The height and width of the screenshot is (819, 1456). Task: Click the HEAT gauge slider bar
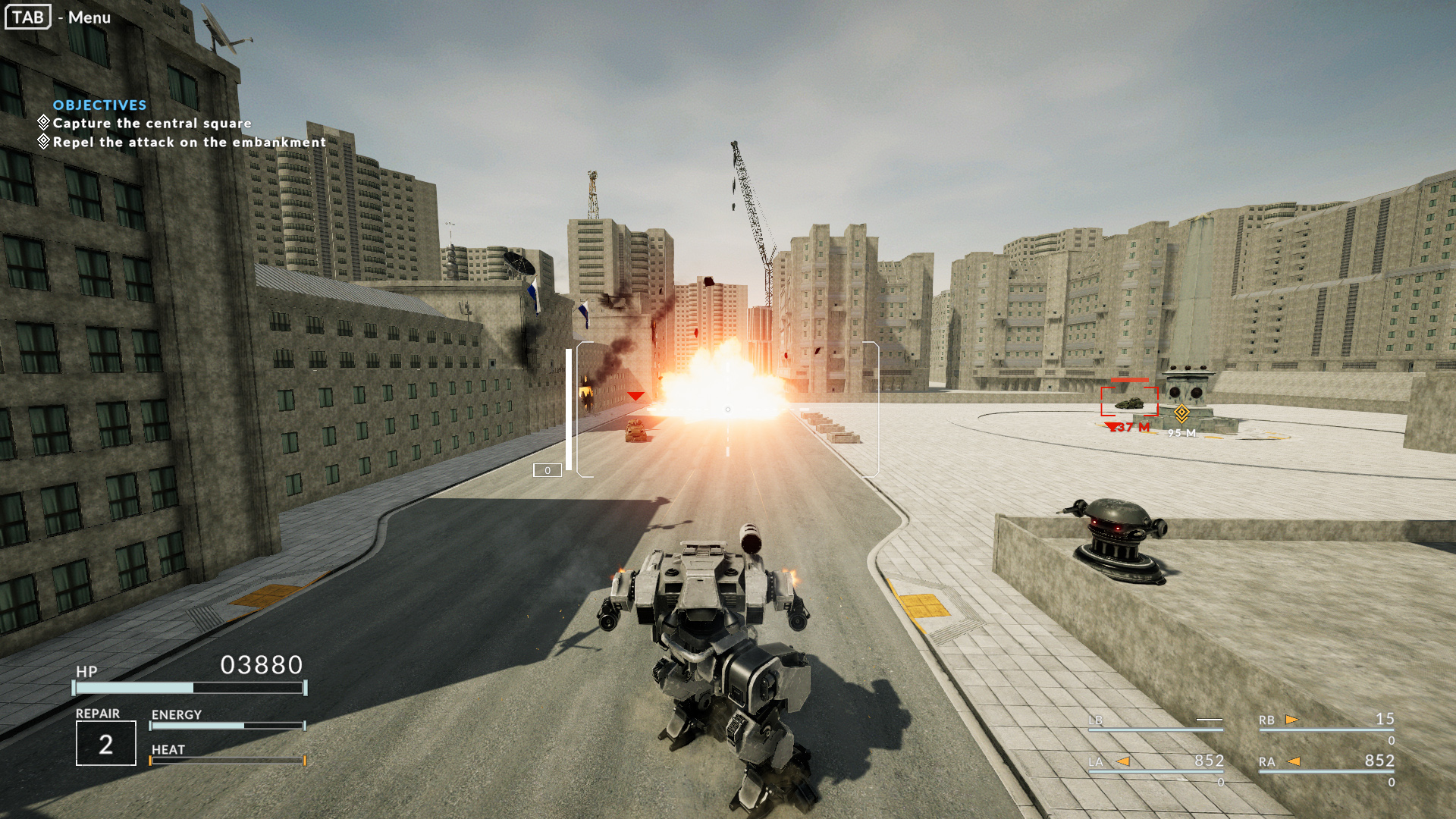coord(226,758)
